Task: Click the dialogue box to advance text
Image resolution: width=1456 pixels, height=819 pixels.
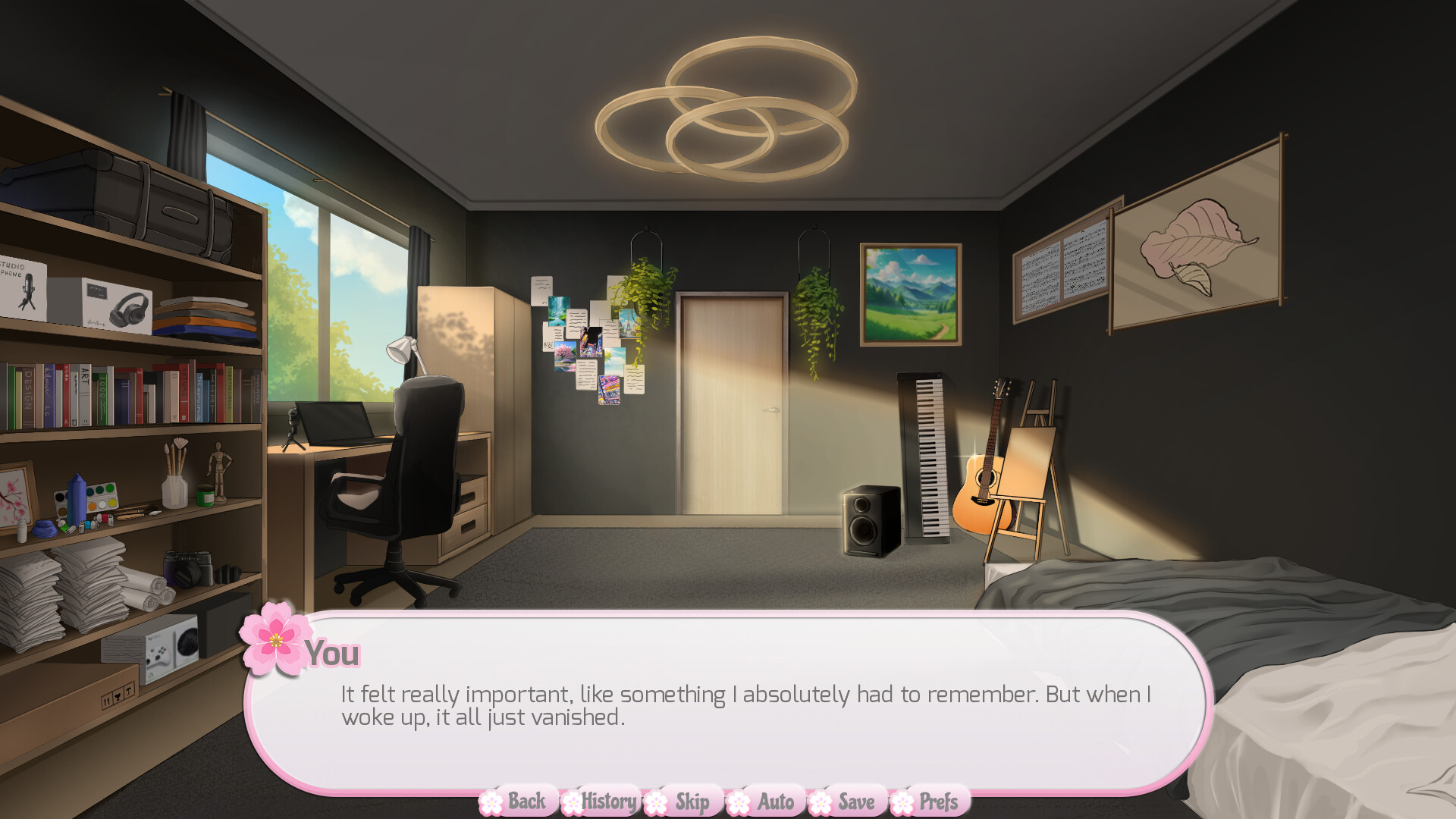Action: [x=728, y=705]
